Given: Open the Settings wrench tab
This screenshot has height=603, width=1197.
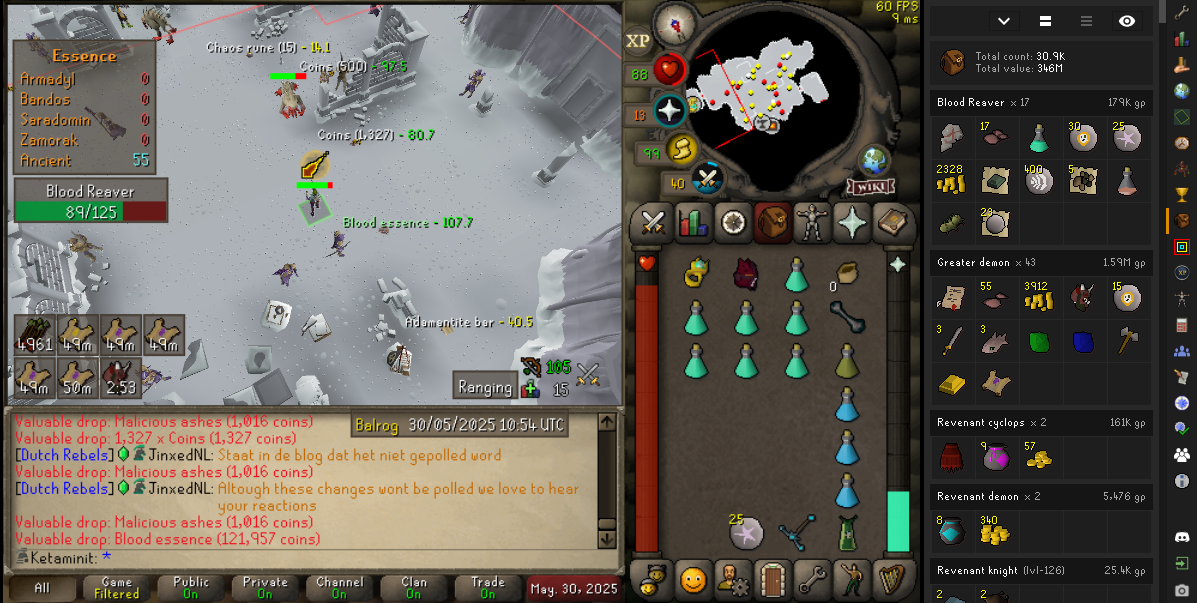Looking at the screenshot, I should 811,578.
